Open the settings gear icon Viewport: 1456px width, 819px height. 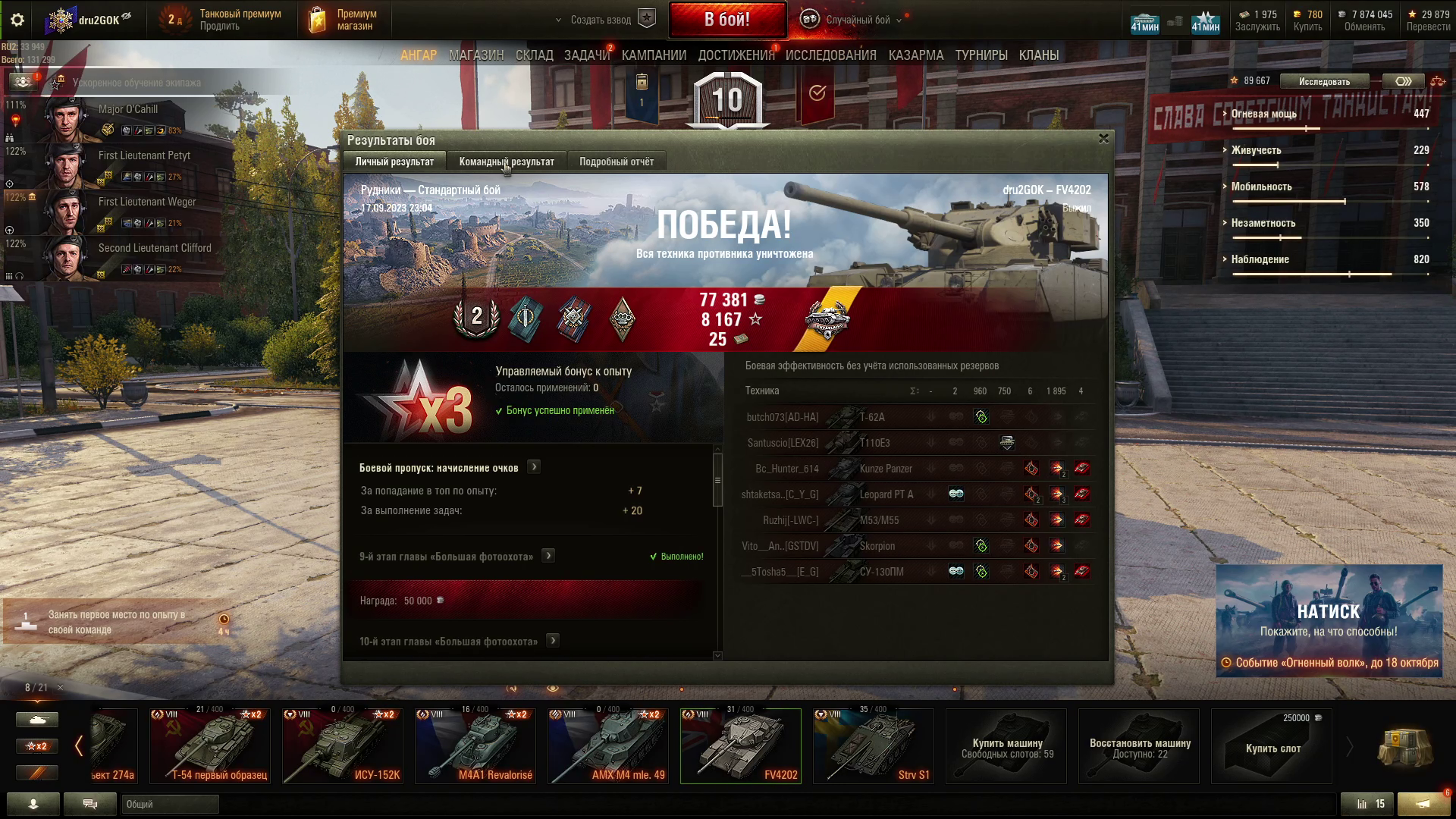[x=17, y=20]
